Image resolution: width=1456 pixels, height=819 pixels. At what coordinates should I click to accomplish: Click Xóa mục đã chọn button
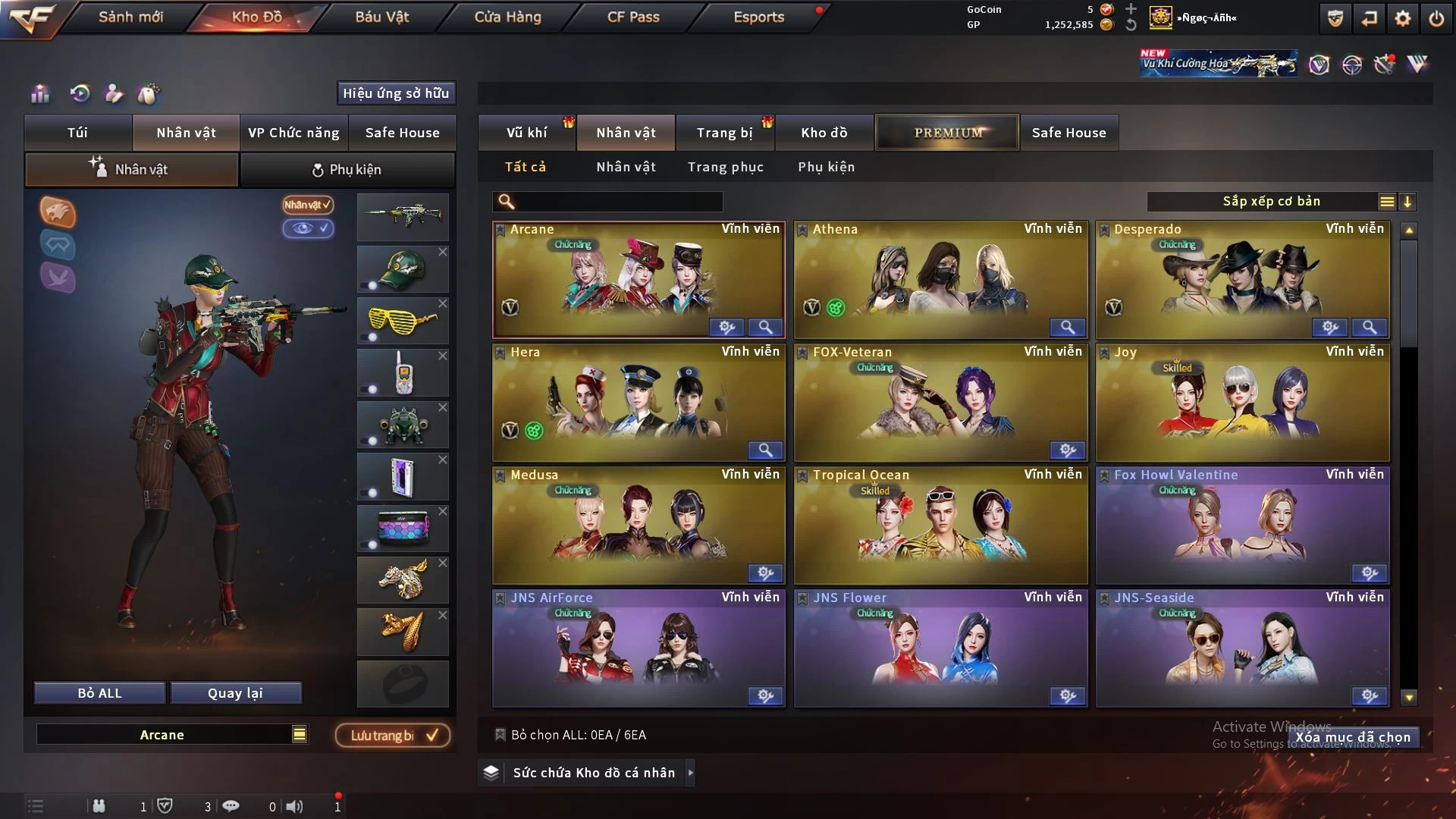(x=1353, y=737)
